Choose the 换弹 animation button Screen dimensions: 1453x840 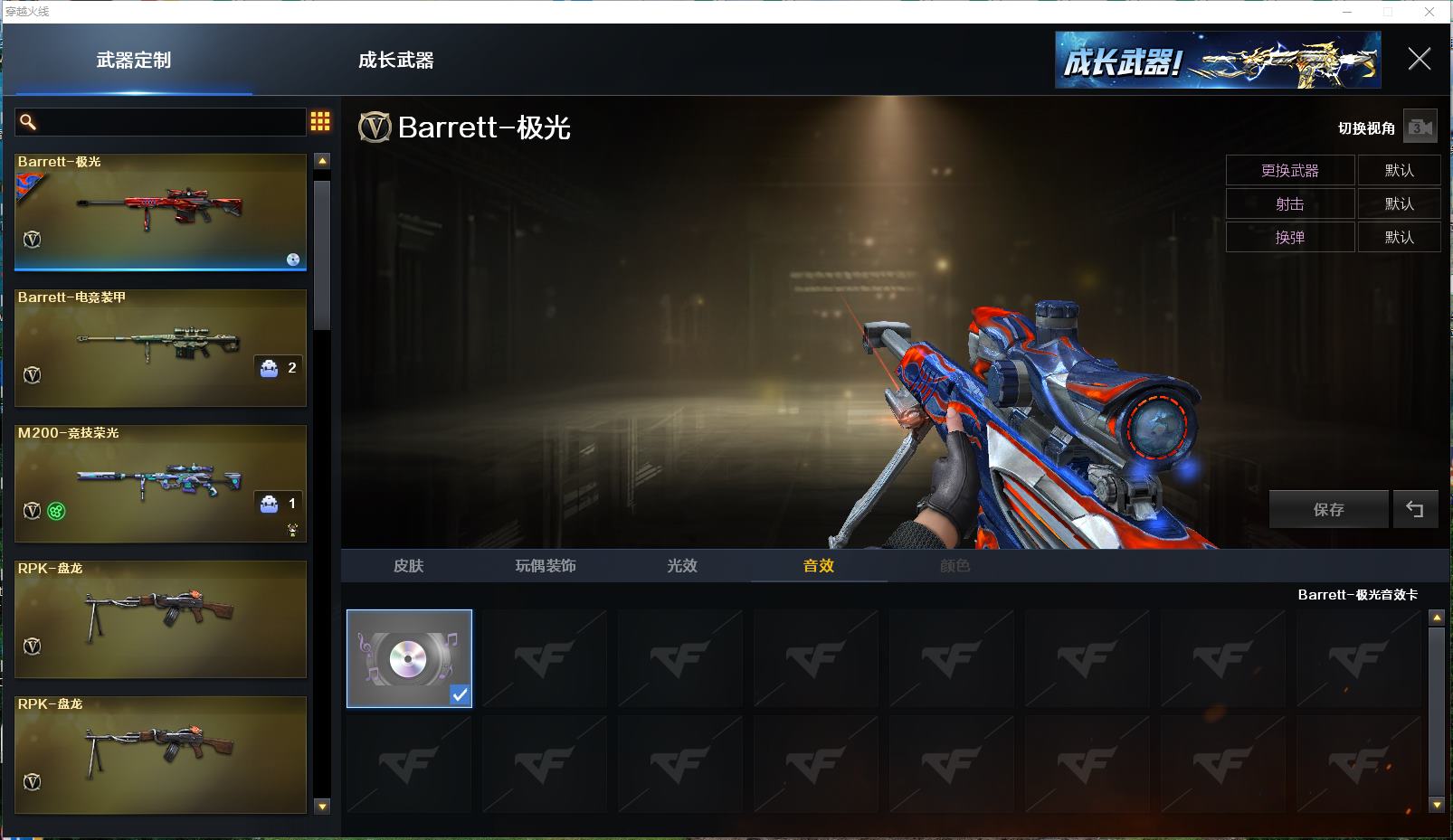tap(1289, 237)
